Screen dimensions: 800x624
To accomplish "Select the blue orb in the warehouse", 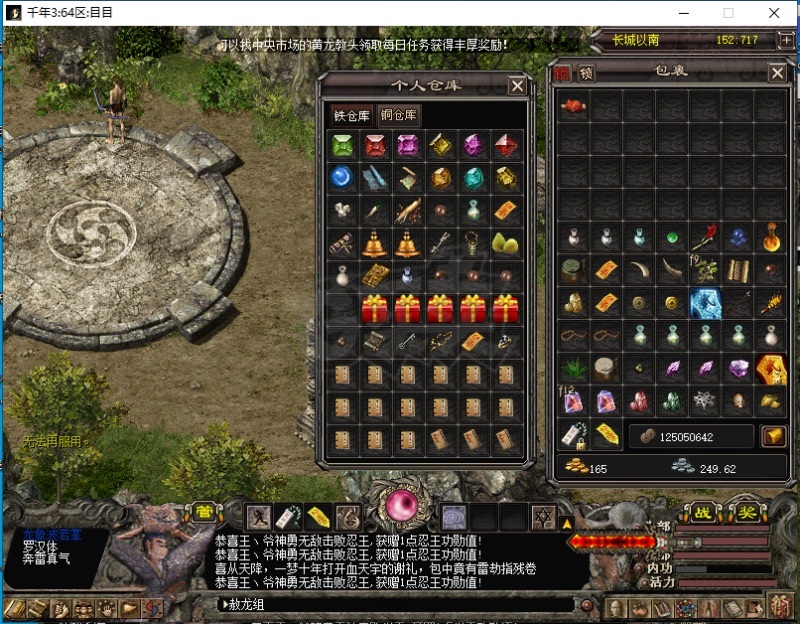I will point(343,177).
